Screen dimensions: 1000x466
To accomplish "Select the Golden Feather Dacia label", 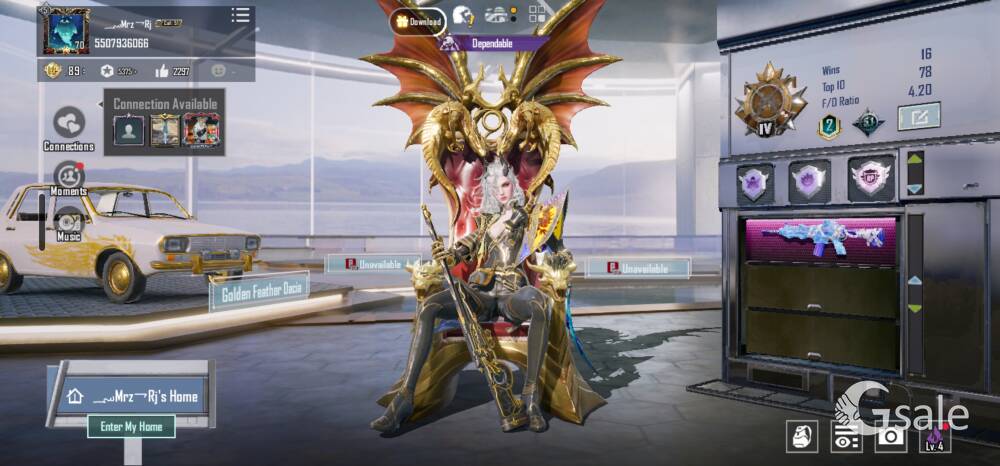I will [x=258, y=293].
